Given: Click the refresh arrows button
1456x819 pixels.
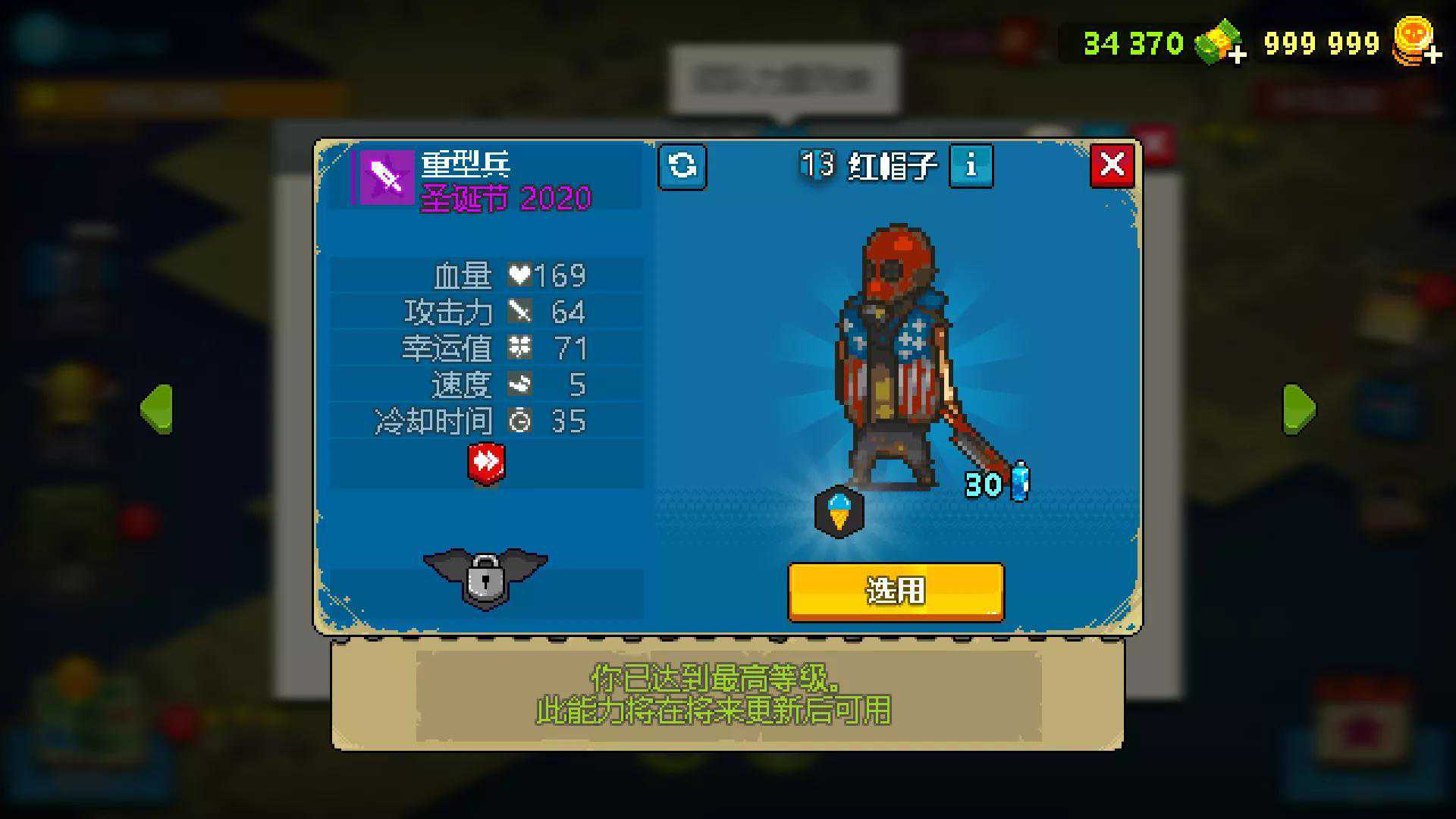Looking at the screenshot, I should click(x=682, y=166).
